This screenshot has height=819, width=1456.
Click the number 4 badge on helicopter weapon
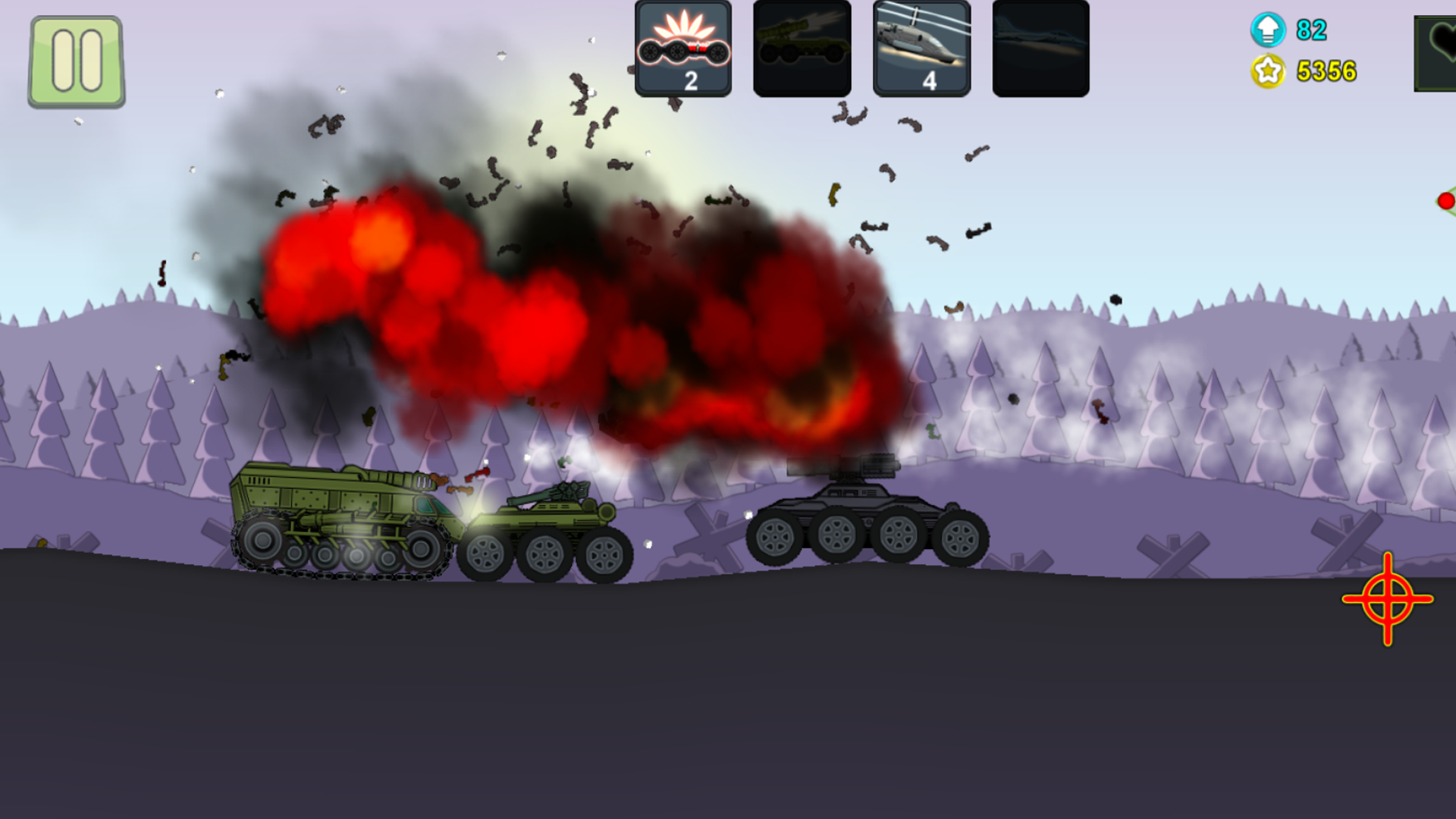931,79
